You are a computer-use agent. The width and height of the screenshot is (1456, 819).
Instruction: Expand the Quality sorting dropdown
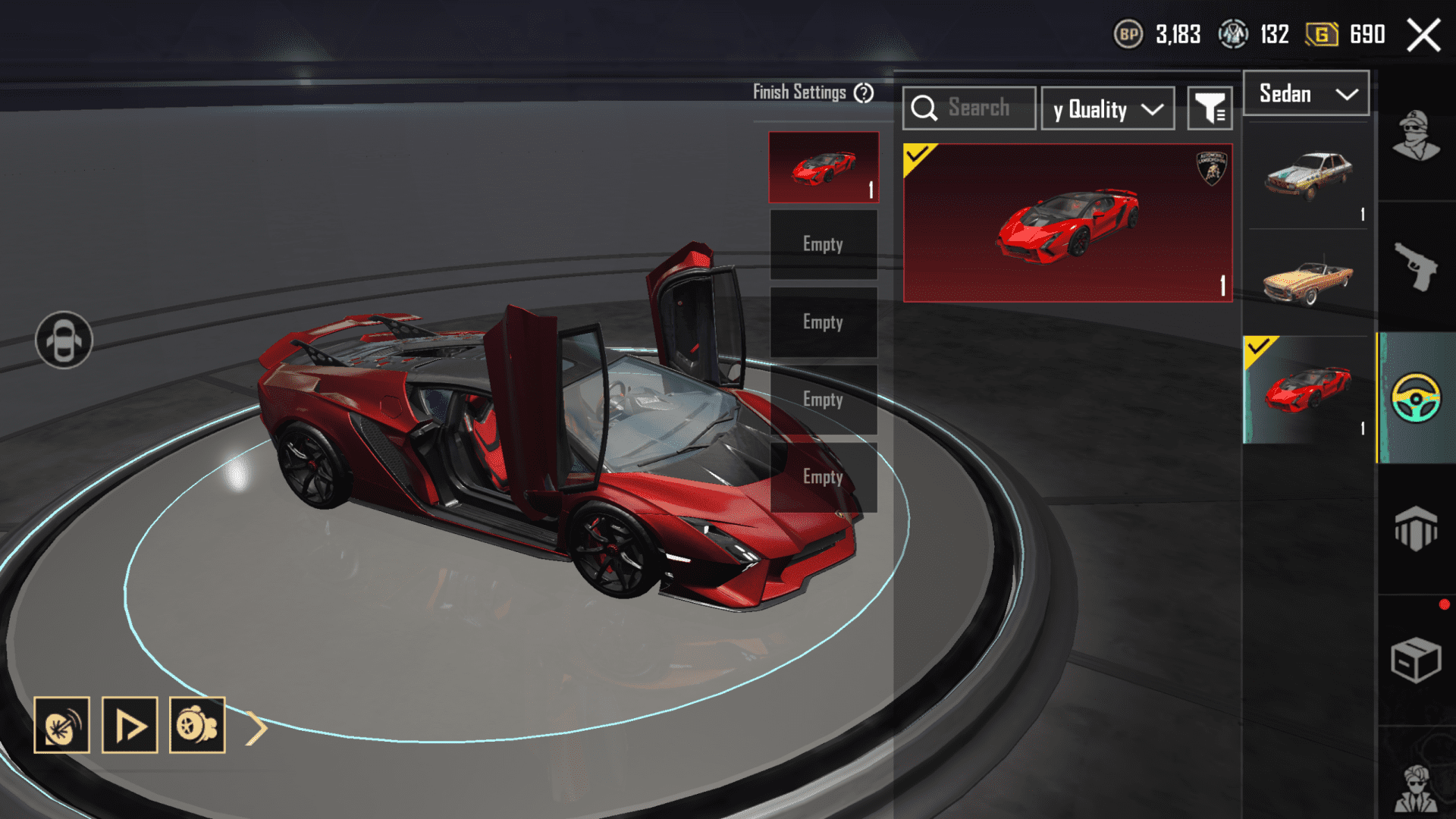(1107, 108)
